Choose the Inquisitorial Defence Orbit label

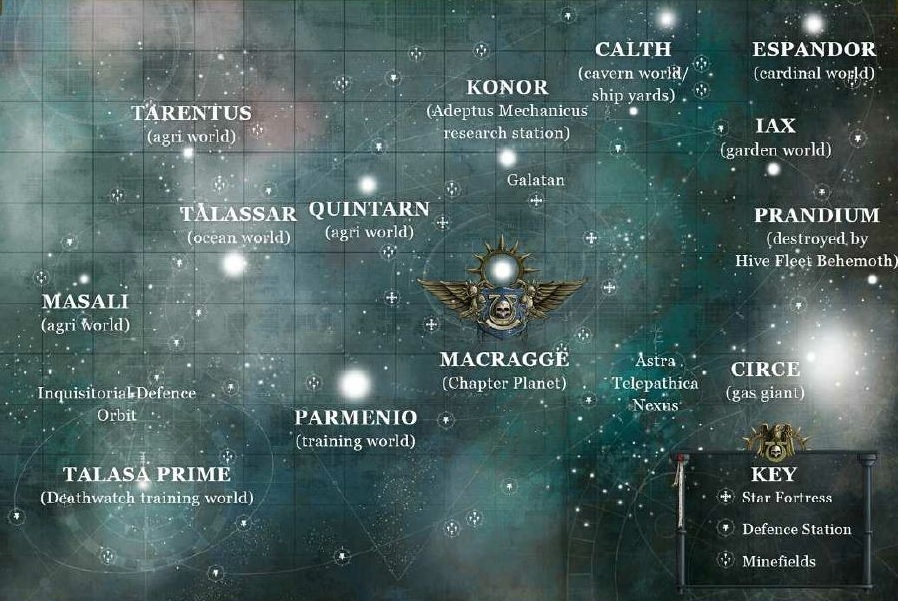[x=117, y=394]
